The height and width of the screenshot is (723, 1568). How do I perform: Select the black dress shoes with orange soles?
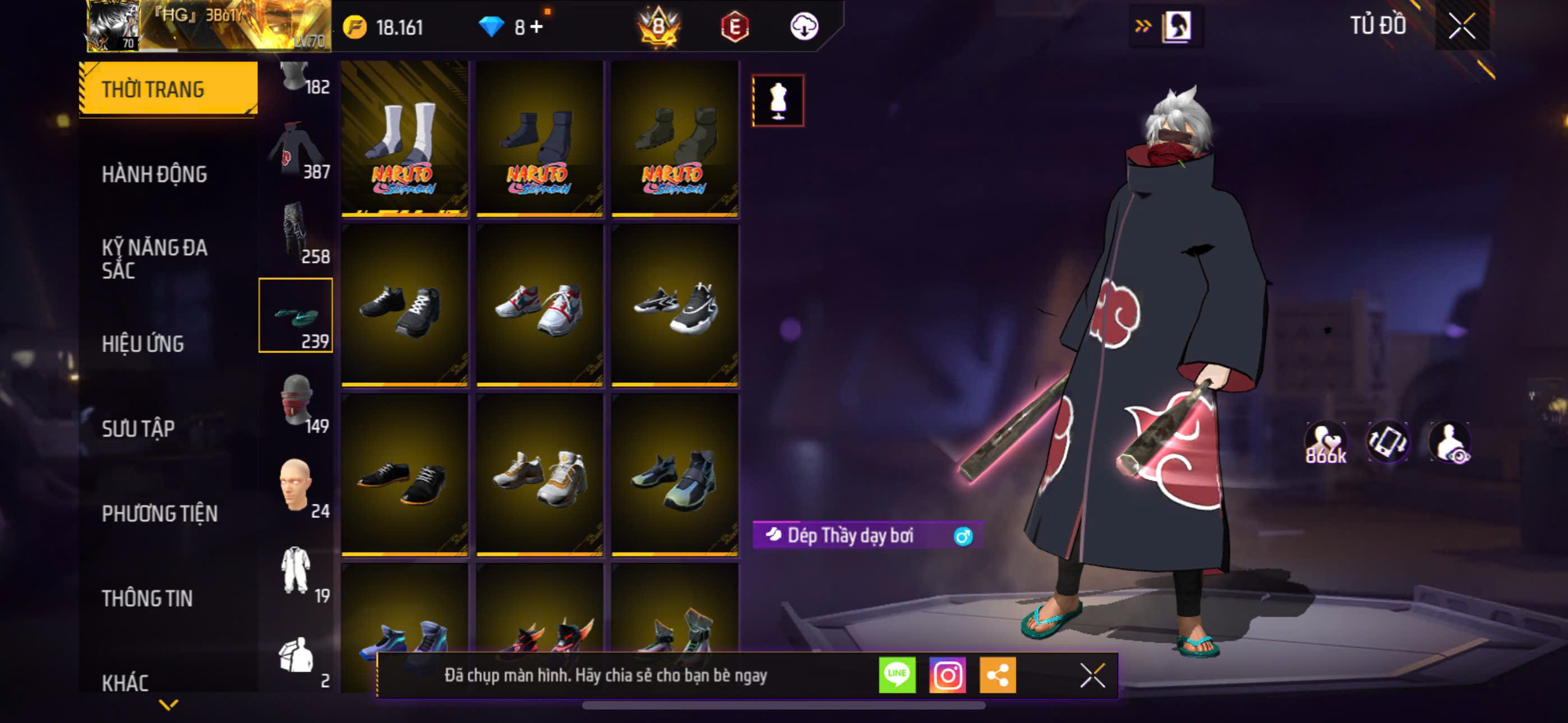(404, 477)
